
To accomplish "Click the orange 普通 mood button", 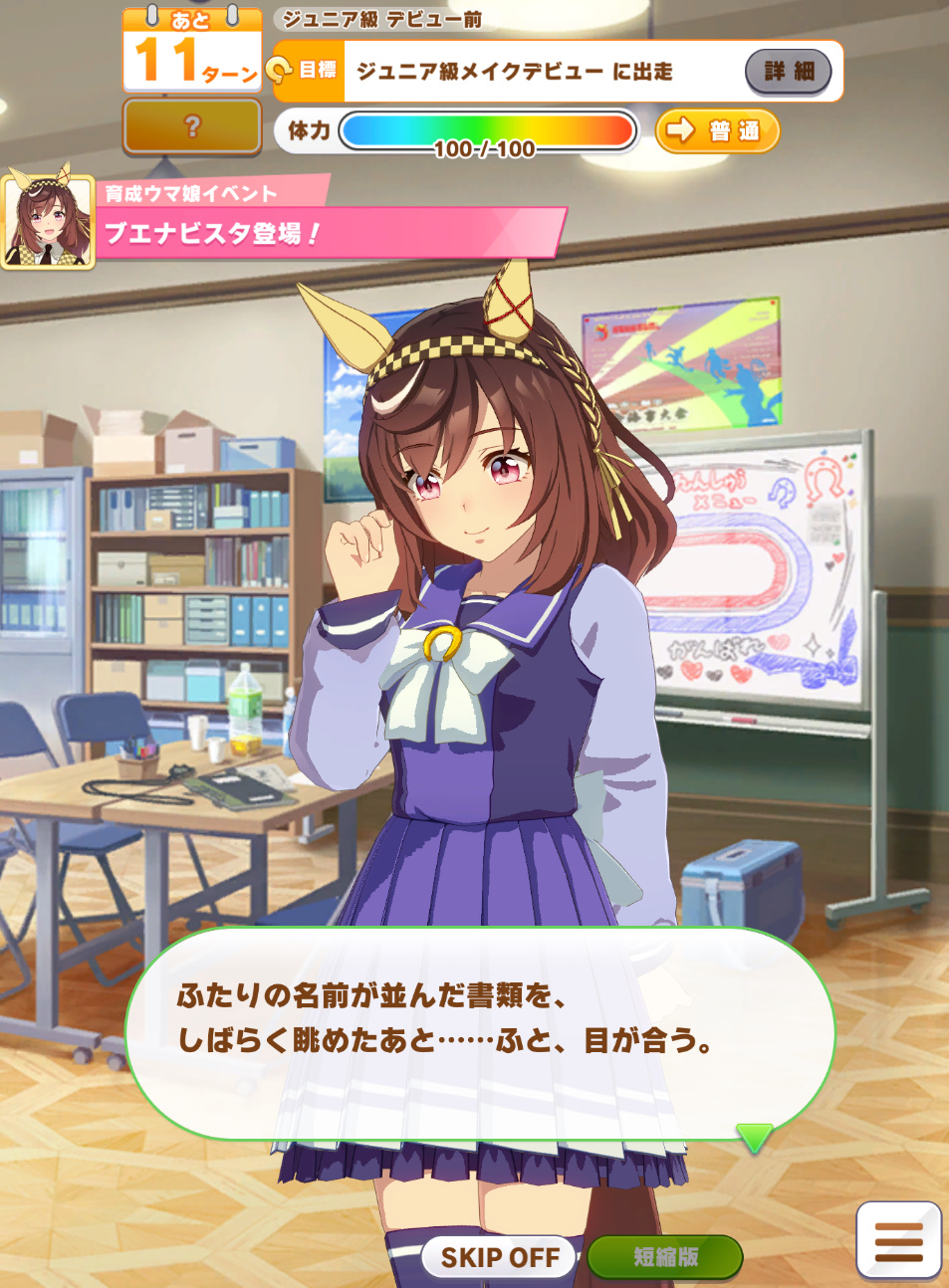I will (717, 130).
